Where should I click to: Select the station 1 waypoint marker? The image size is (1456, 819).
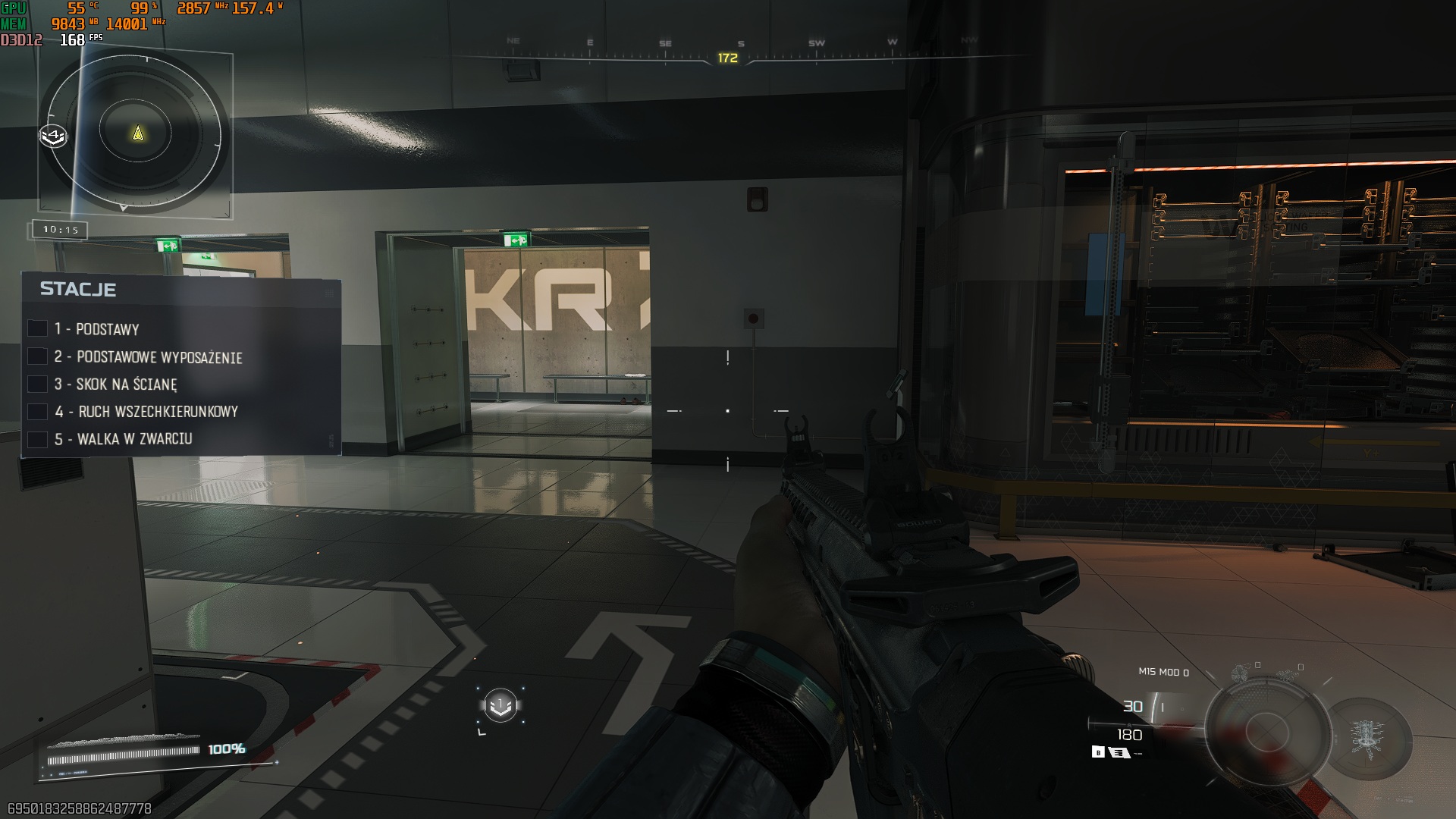[500, 706]
